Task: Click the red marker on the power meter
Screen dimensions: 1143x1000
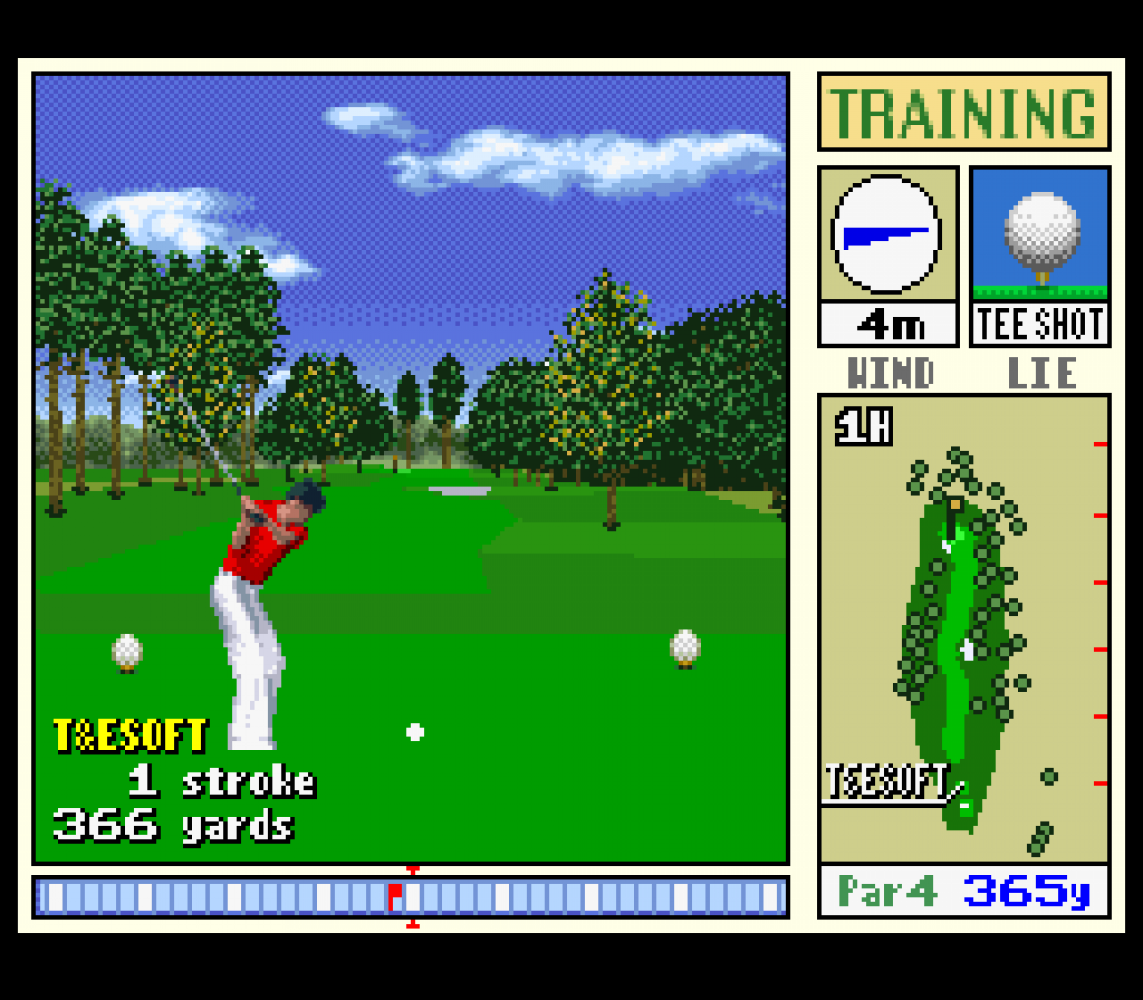Action: pos(396,896)
